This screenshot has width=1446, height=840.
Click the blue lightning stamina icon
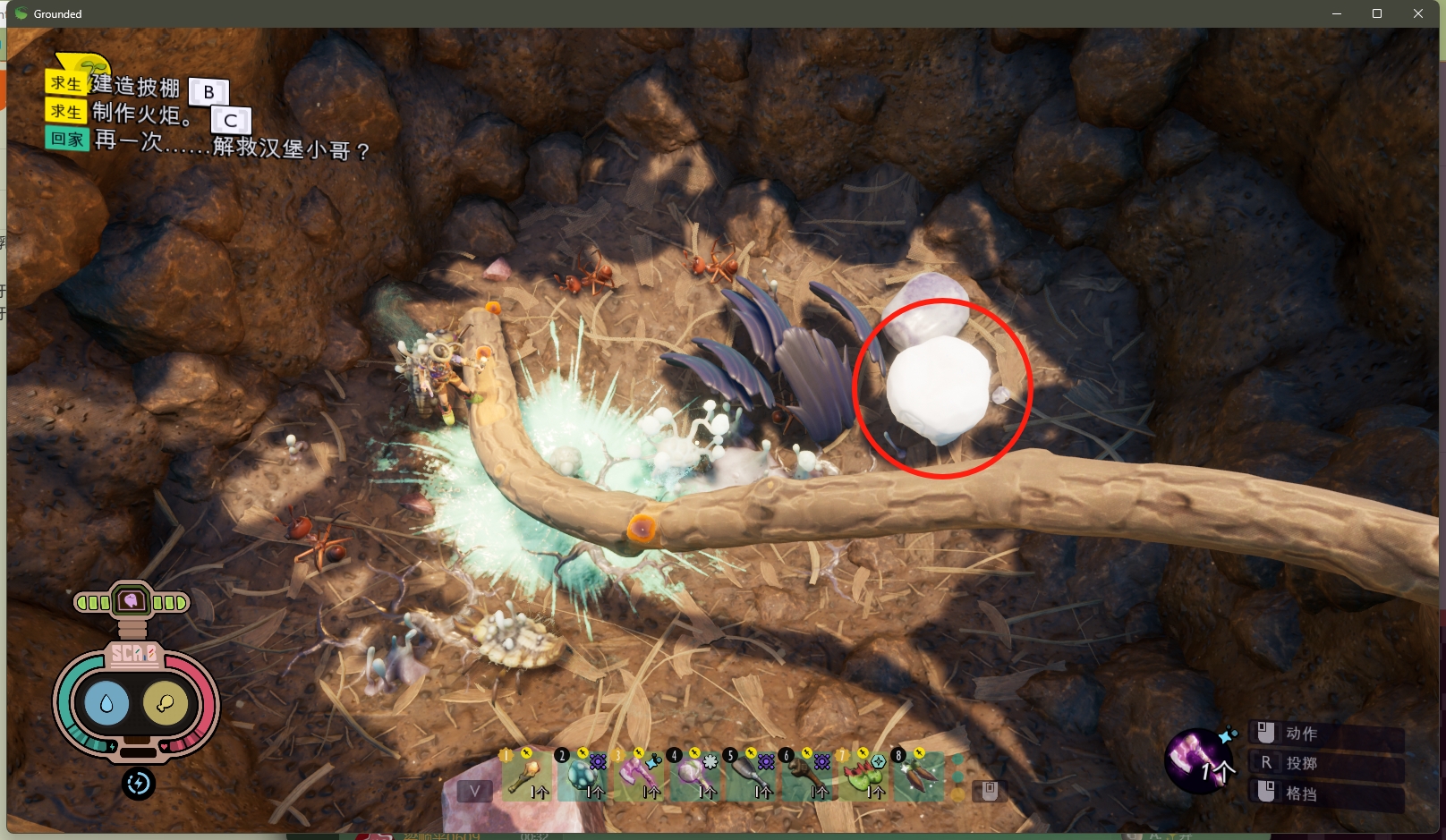pyautogui.click(x=139, y=784)
